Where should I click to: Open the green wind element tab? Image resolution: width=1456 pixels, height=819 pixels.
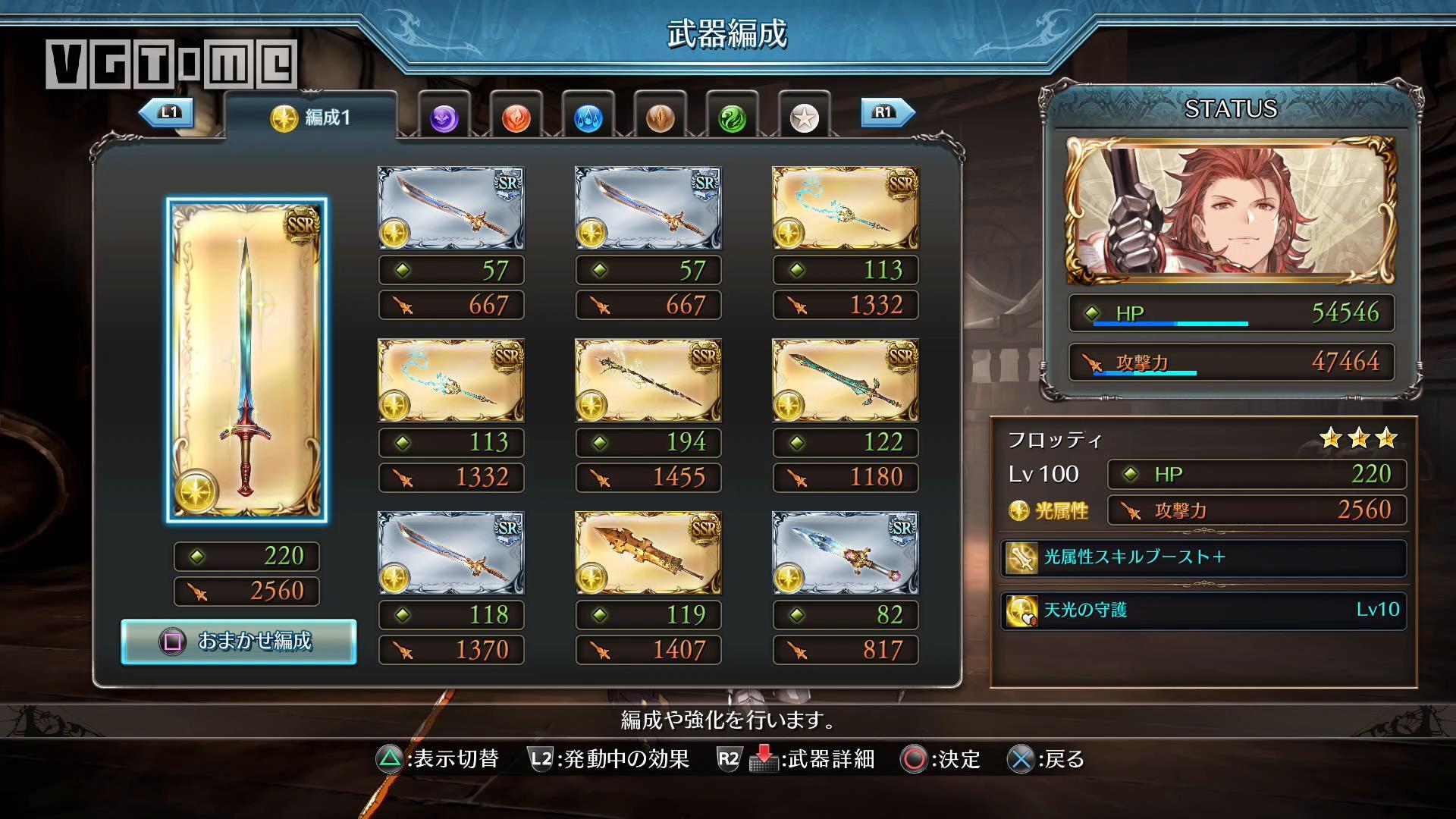pyautogui.click(x=732, y=118)
